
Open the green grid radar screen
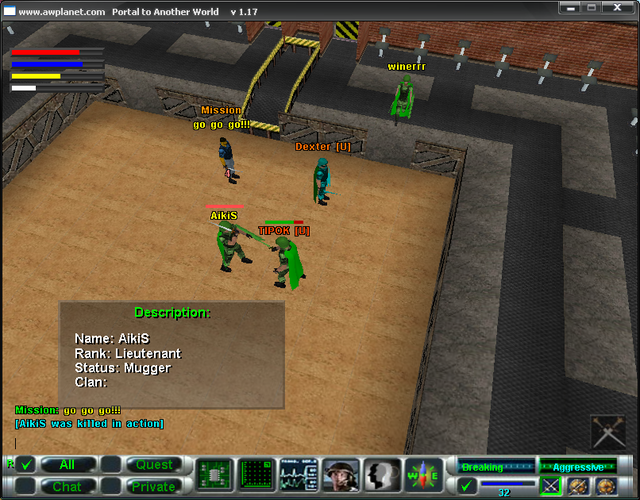(257, 474)
